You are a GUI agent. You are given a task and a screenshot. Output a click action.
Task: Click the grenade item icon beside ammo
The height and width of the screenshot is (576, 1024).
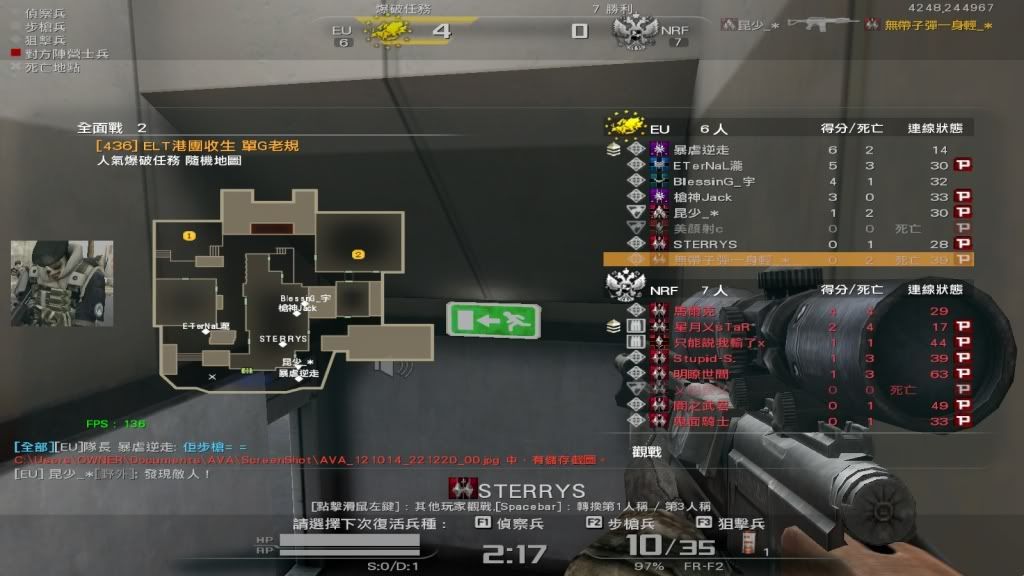point(746,543)
